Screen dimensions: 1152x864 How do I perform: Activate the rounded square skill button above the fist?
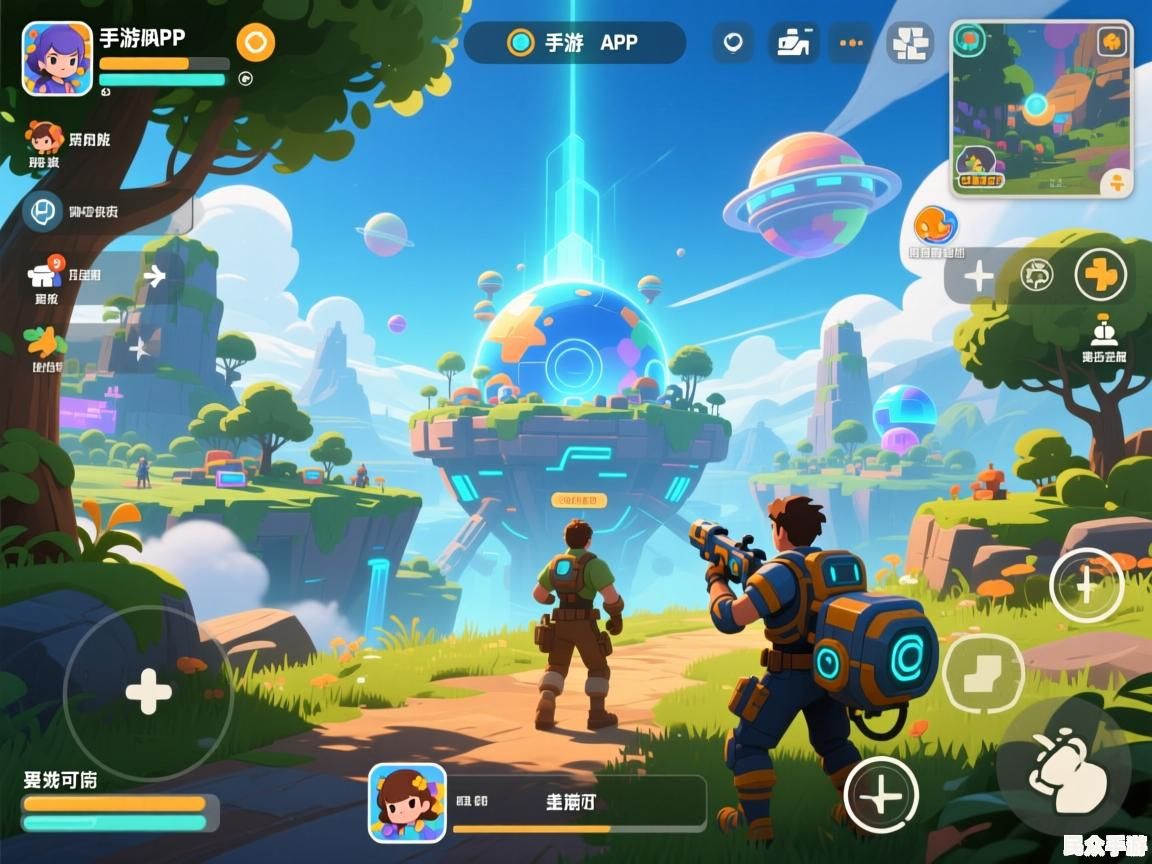click(982, 674)
